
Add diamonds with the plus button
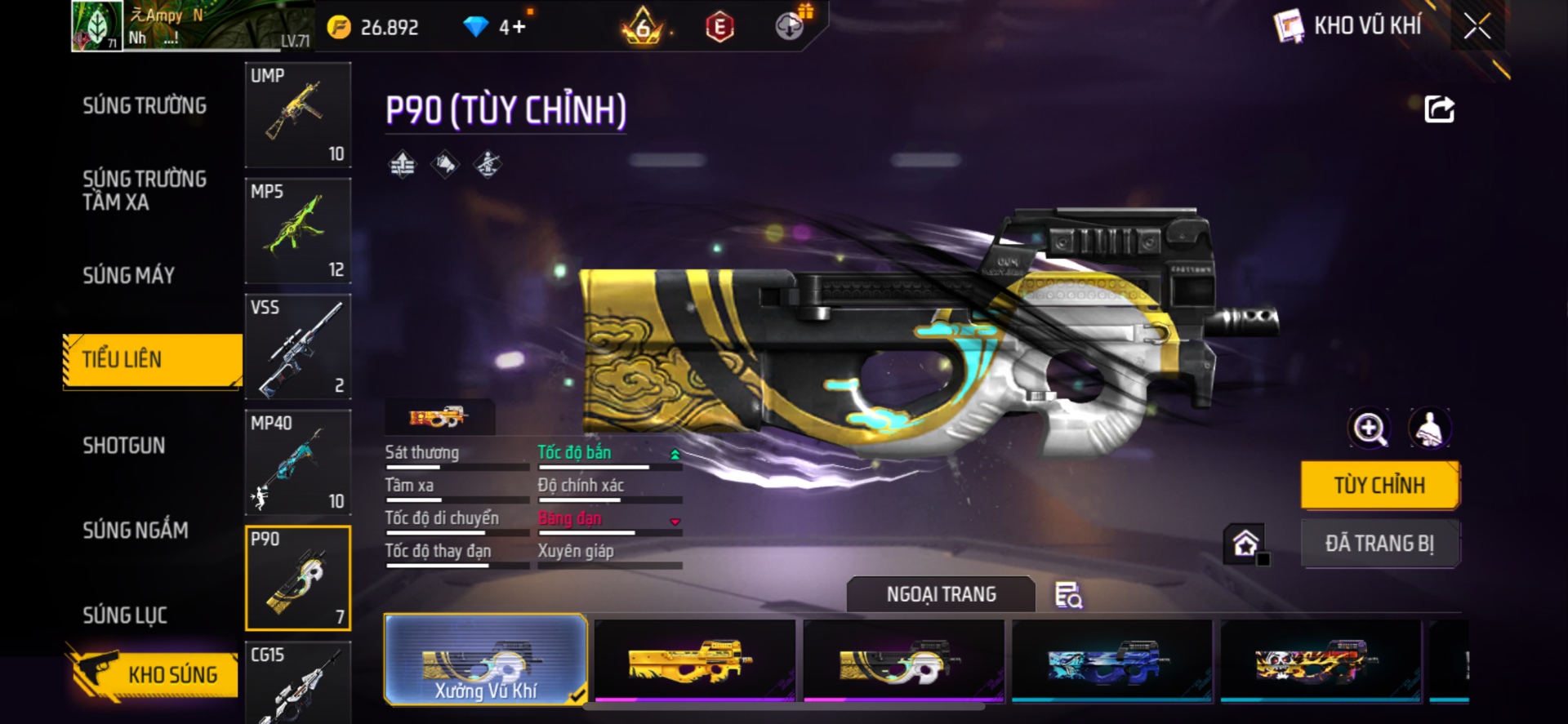pos(519,28)
